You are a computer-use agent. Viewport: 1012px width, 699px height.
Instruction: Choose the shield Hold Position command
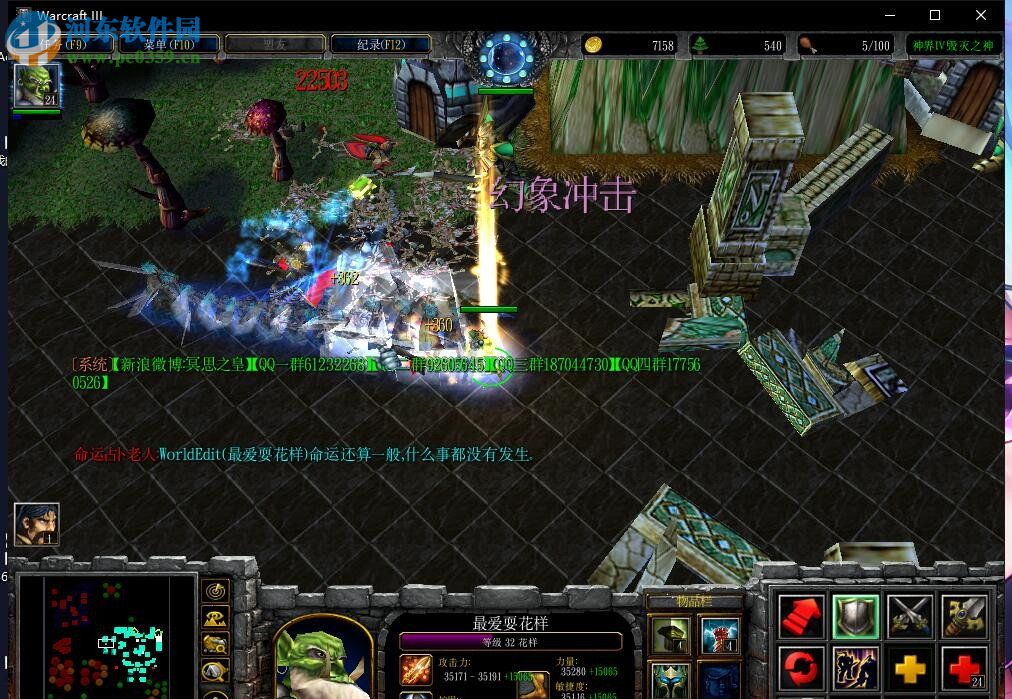[856, 616]
